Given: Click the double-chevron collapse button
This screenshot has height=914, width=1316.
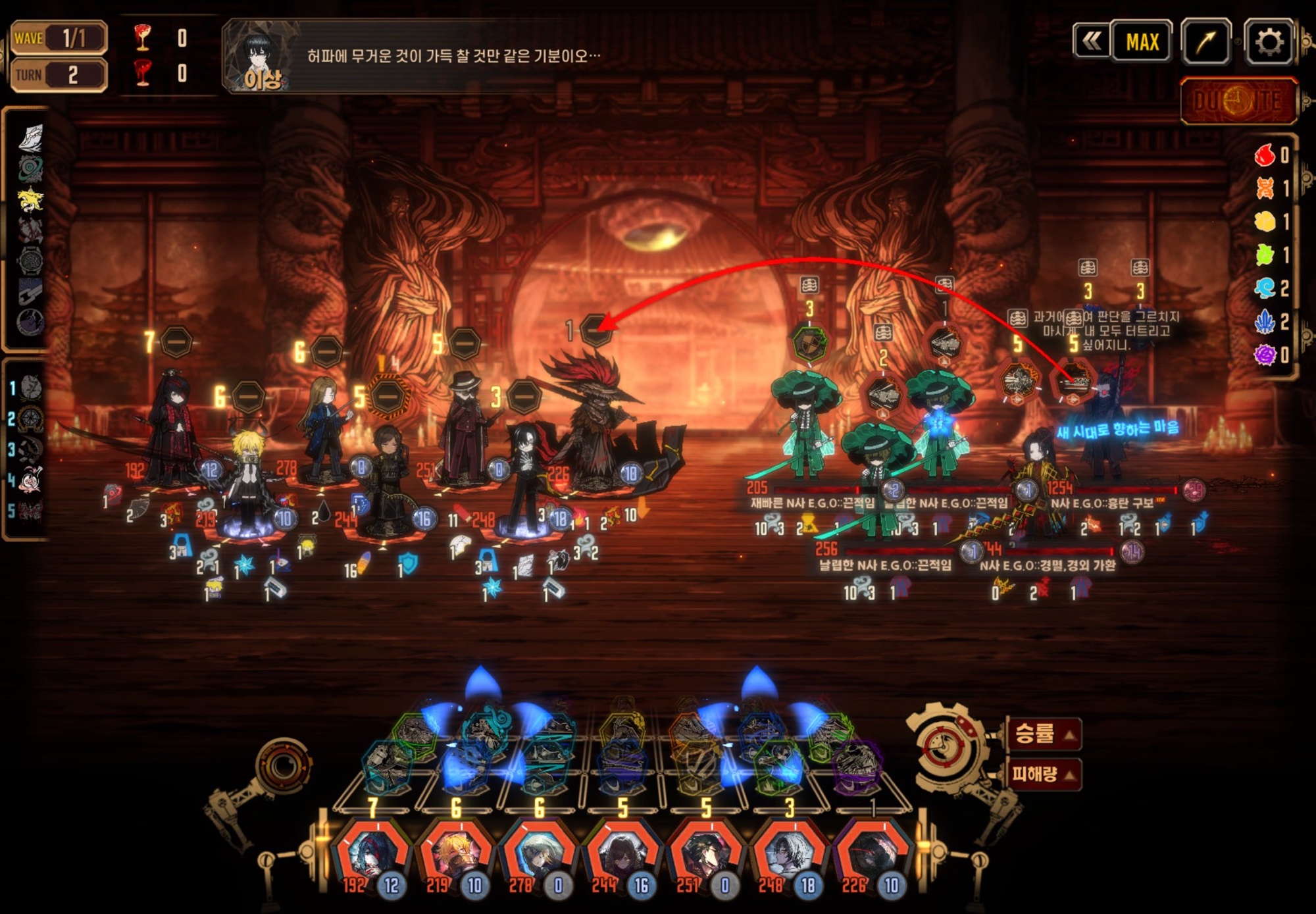Looking at the screenshot, I should coord(1092,42).
